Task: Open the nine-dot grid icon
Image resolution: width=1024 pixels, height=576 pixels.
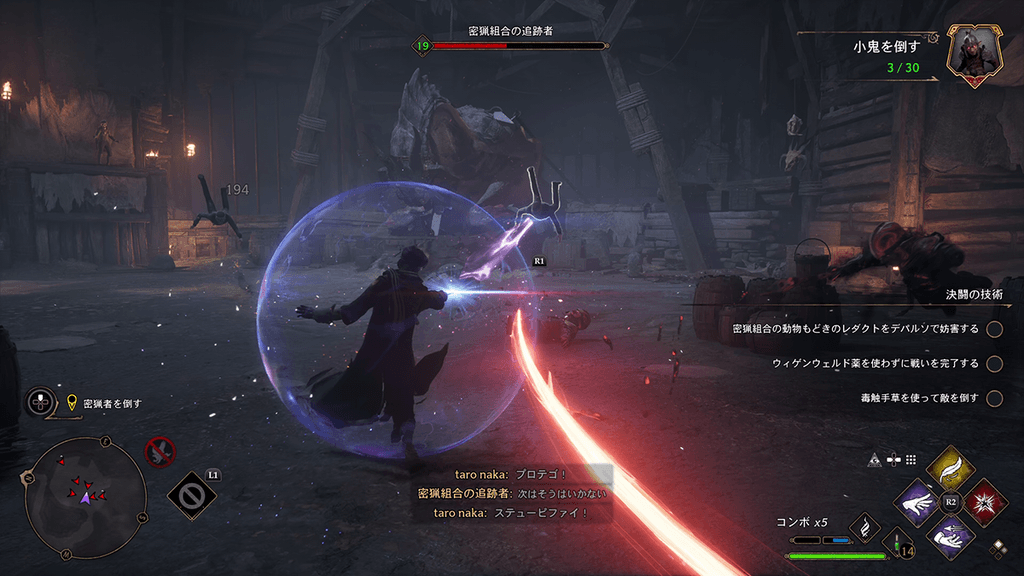Action: point(910,460)
